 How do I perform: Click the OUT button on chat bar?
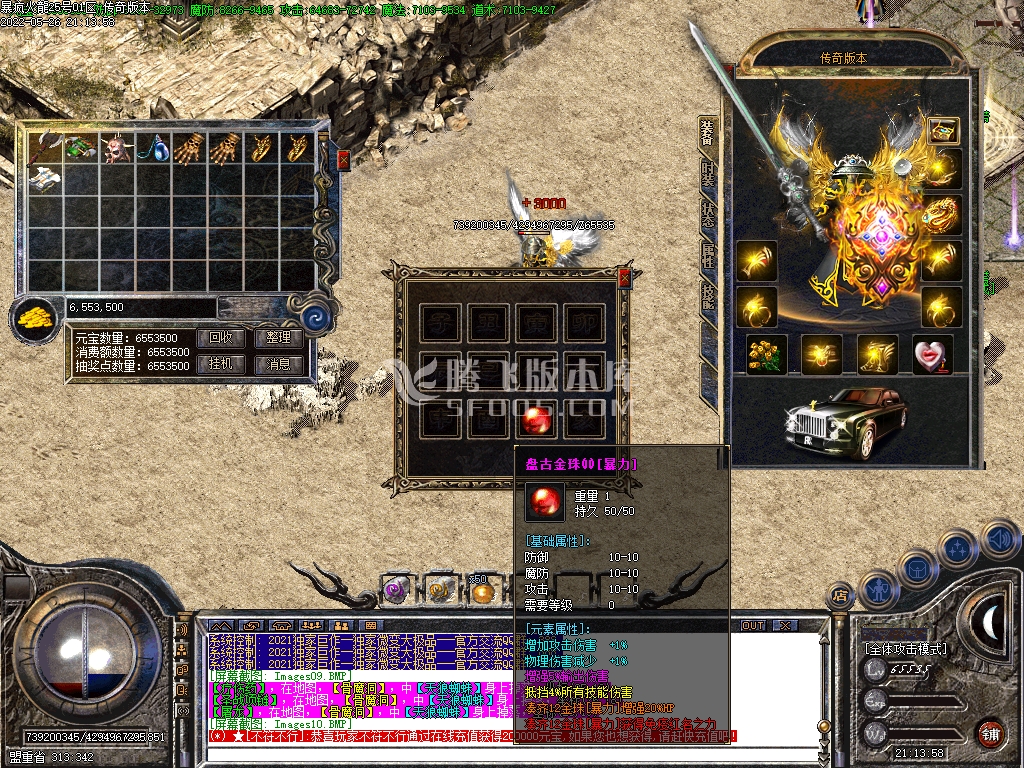[752, 626]
